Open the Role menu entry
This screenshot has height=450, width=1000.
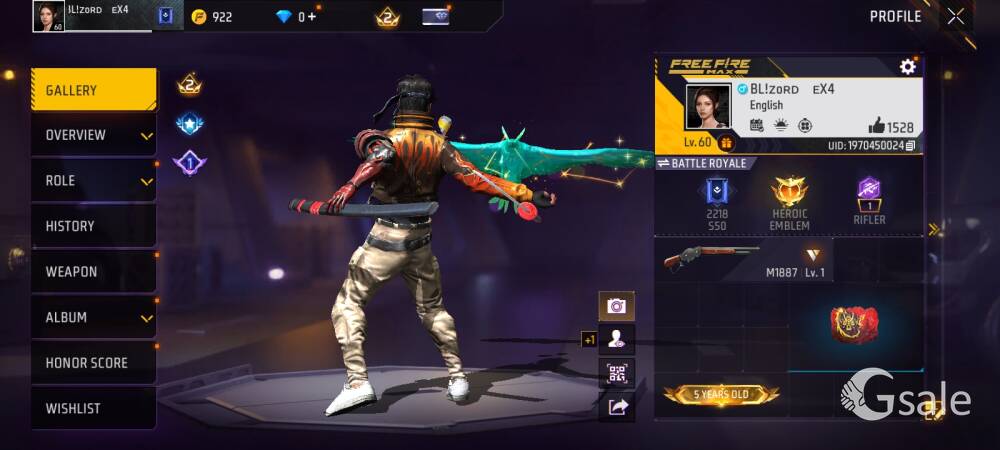pos(93,181)
